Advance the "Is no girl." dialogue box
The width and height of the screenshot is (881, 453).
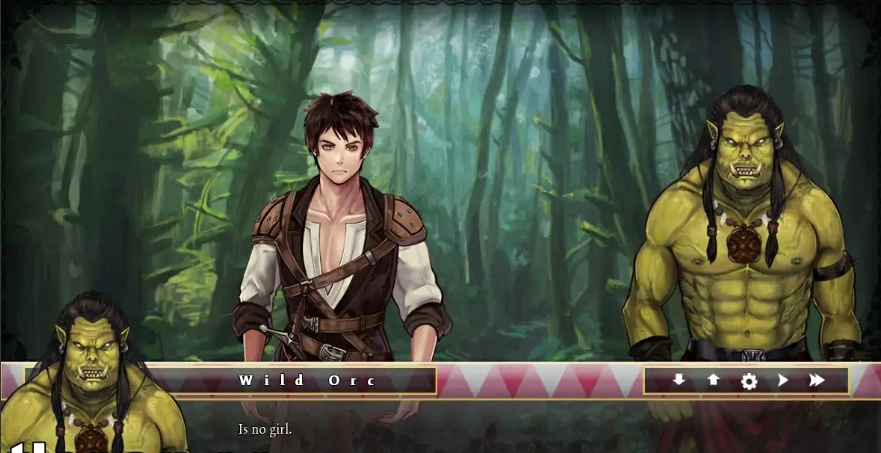point(500,428)
